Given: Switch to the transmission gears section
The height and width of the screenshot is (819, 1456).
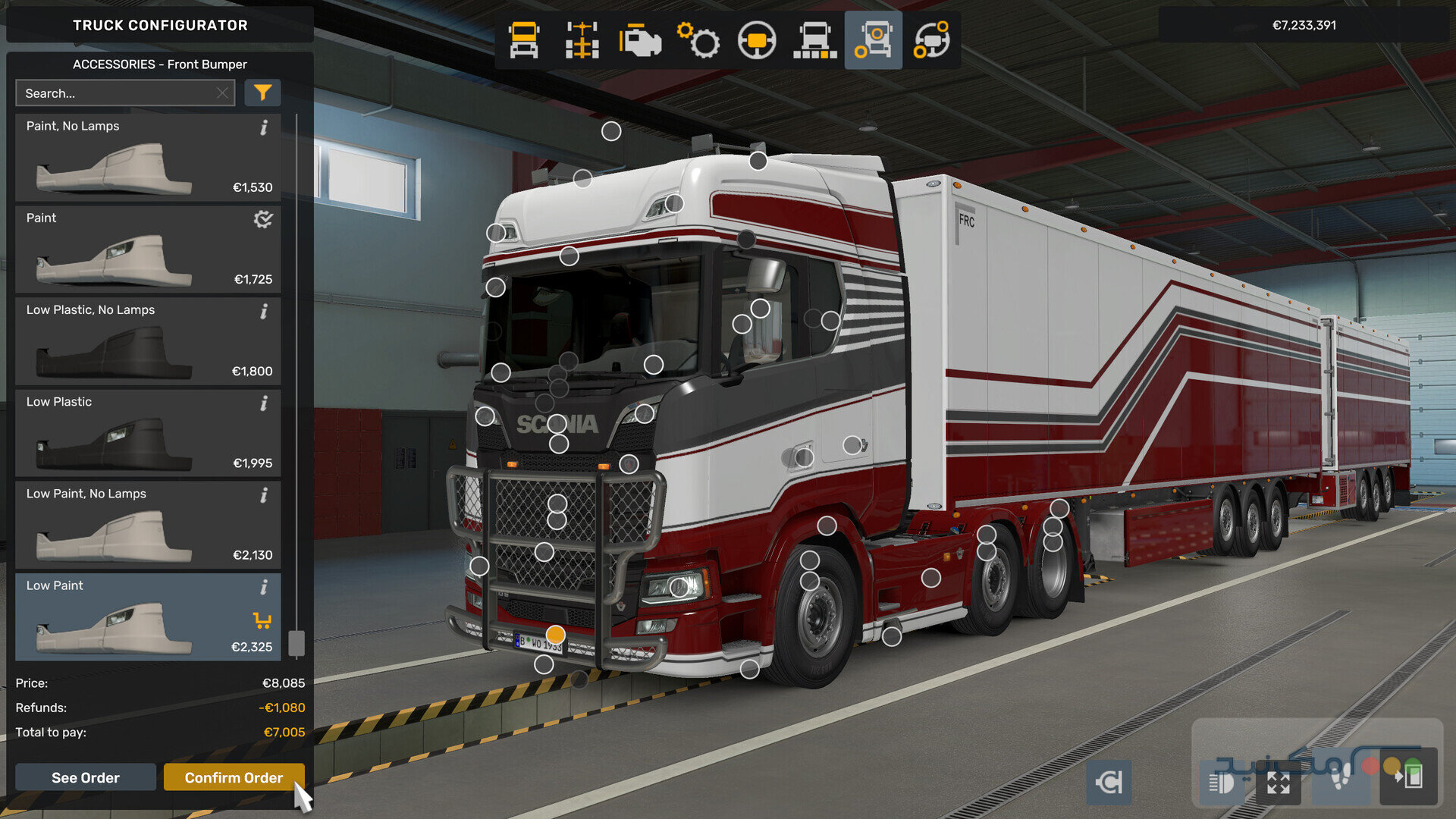Looking at the screenshot, I should (x=698, y=40).
